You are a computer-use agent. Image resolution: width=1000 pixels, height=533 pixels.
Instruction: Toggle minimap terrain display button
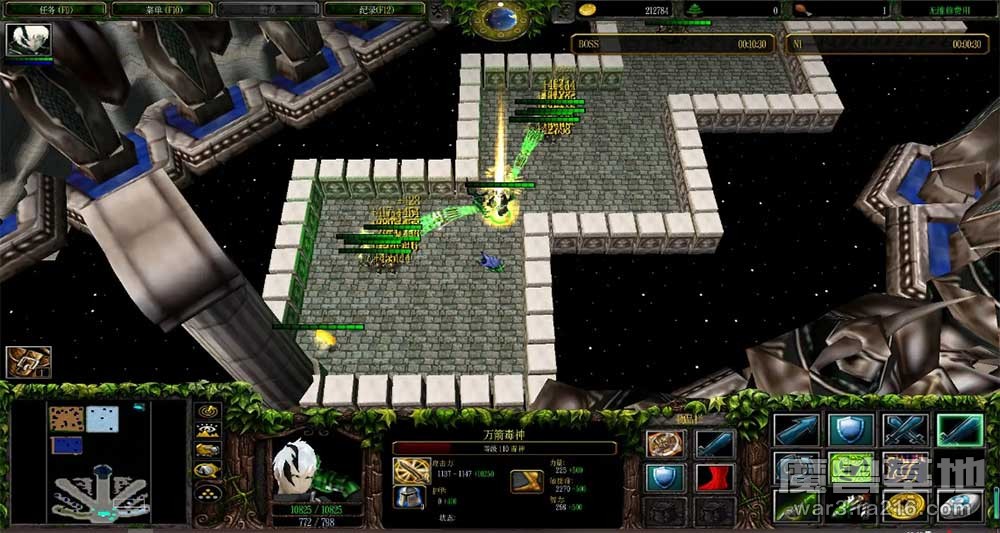(208, 431)
